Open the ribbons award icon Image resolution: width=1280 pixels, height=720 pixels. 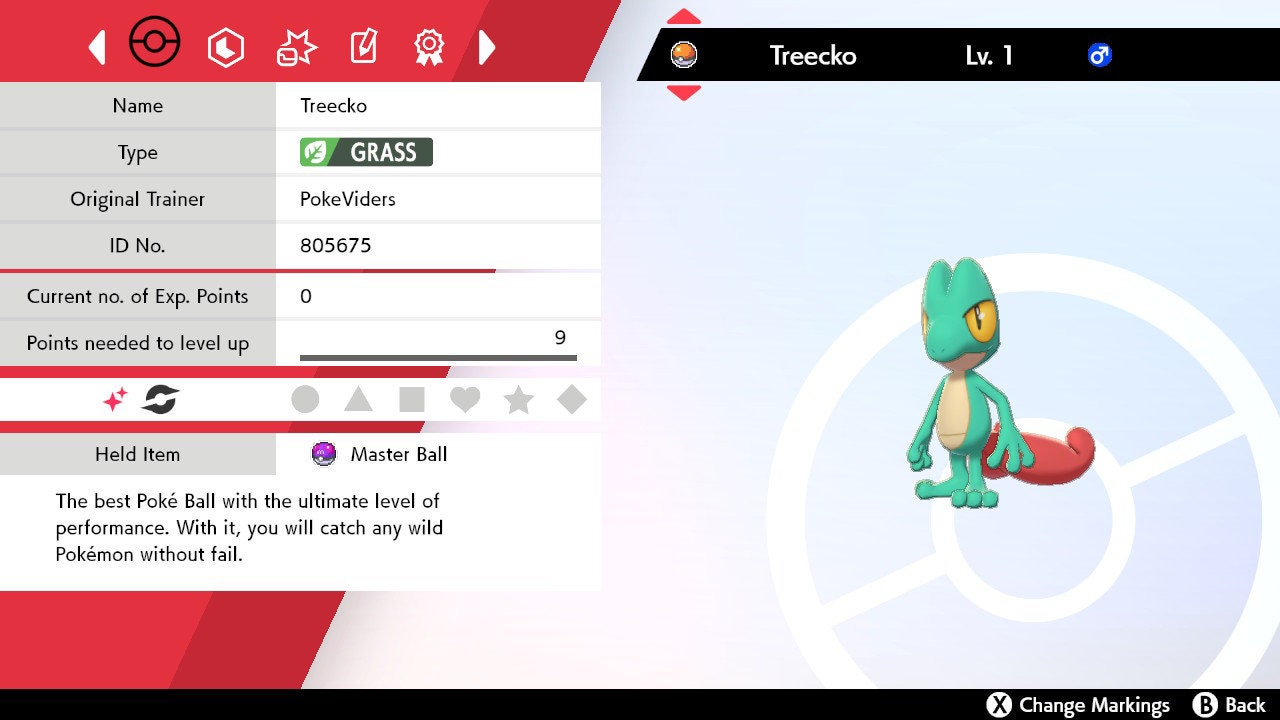428,46
